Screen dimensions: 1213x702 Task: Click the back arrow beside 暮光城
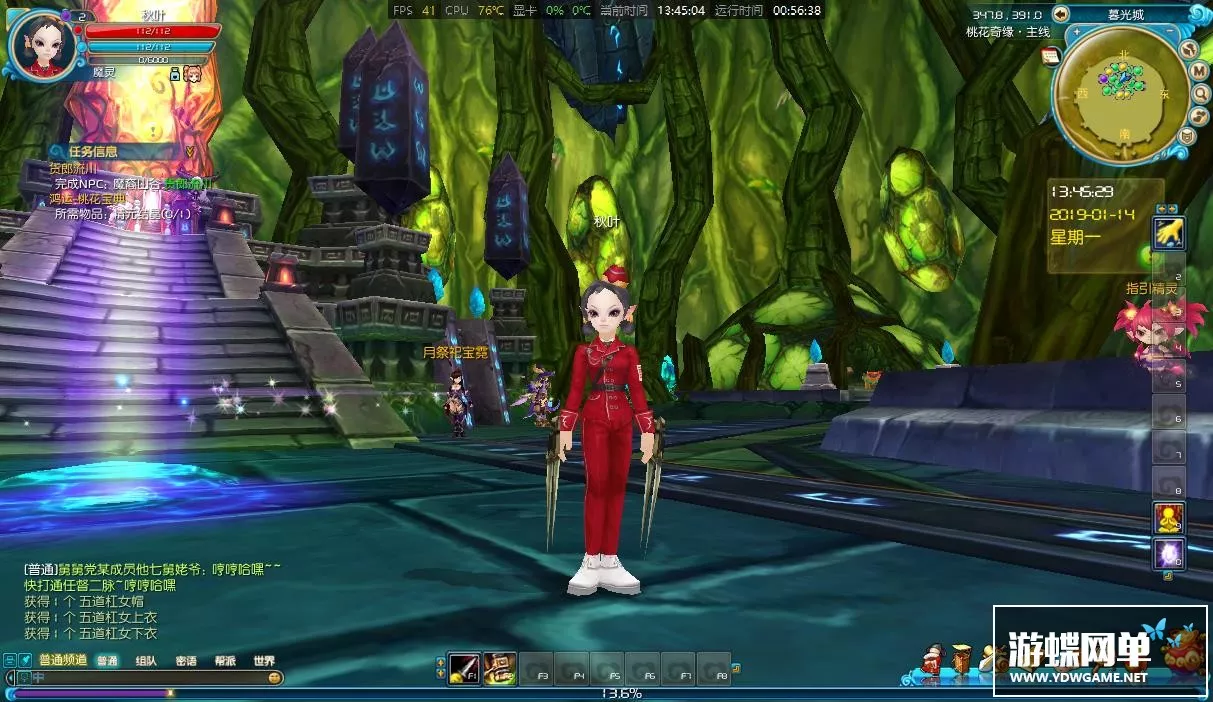(1061, 14)
